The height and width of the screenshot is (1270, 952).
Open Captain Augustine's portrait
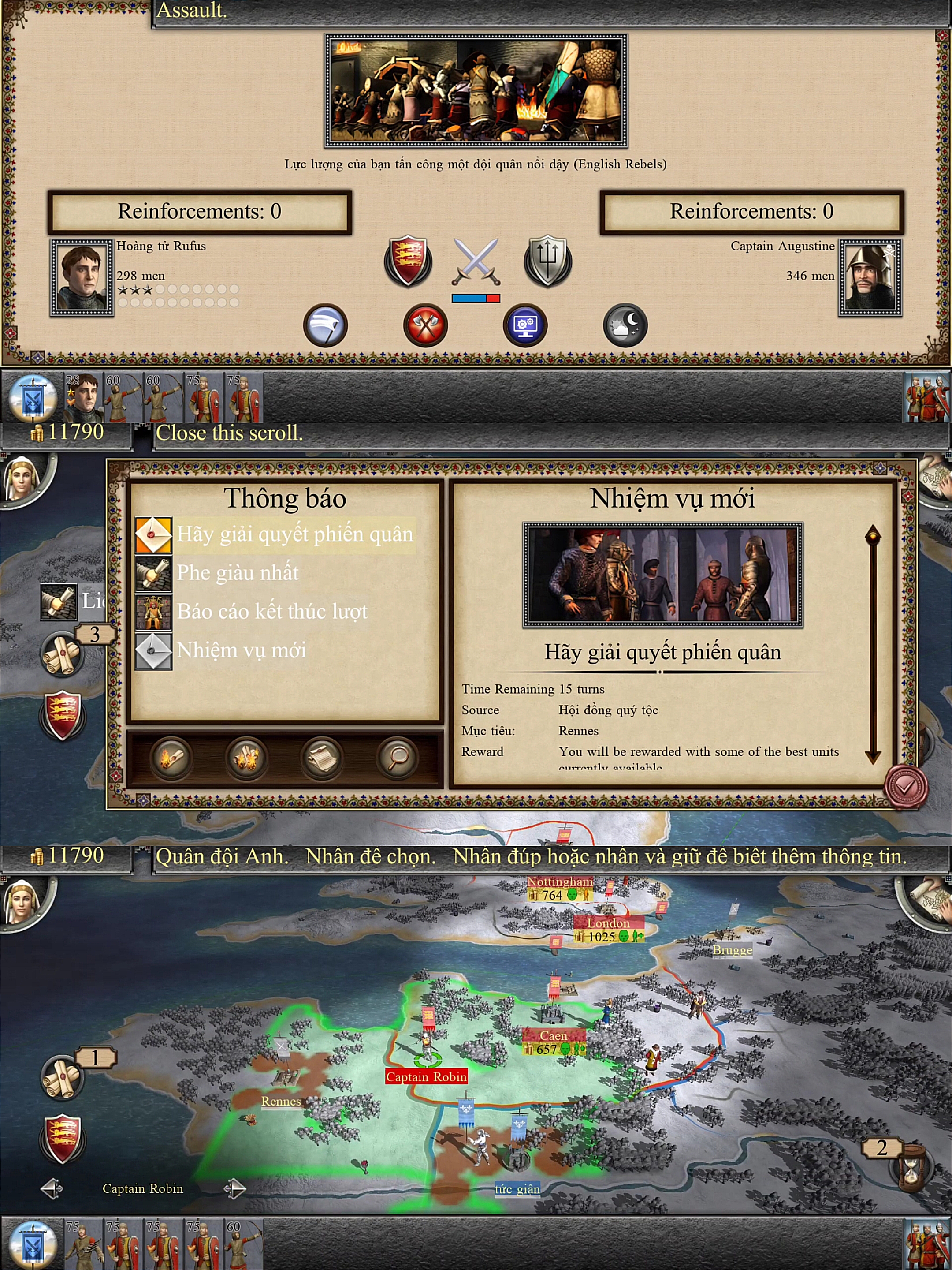point(870,278)
